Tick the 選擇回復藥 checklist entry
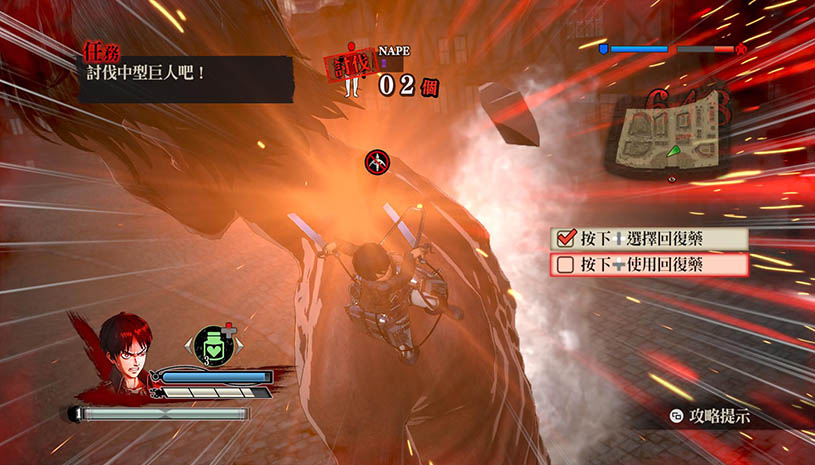The width and height of the screenshot is (815, 465). click(566, 239)
